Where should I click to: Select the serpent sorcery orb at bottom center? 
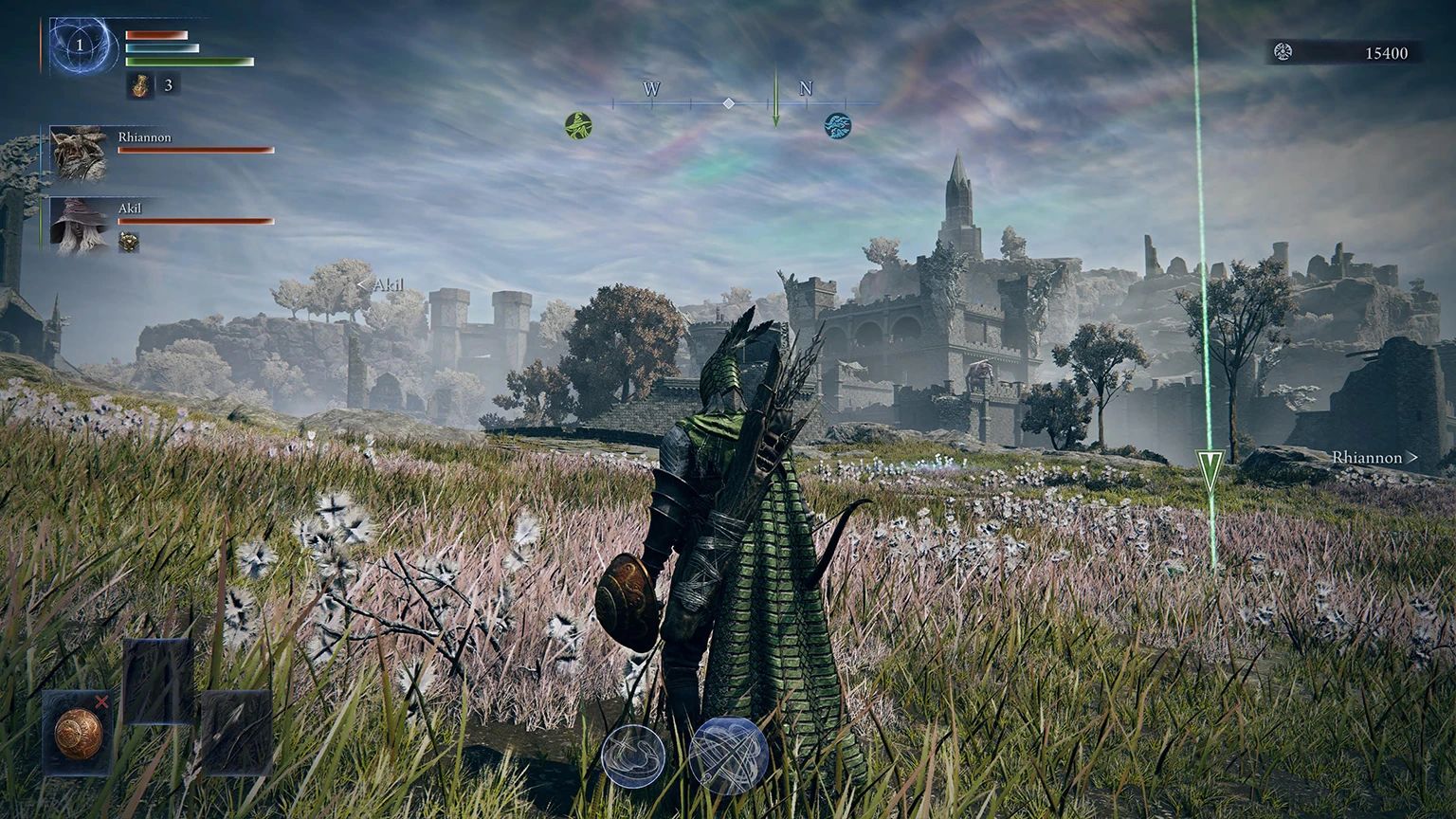[630, 754]
